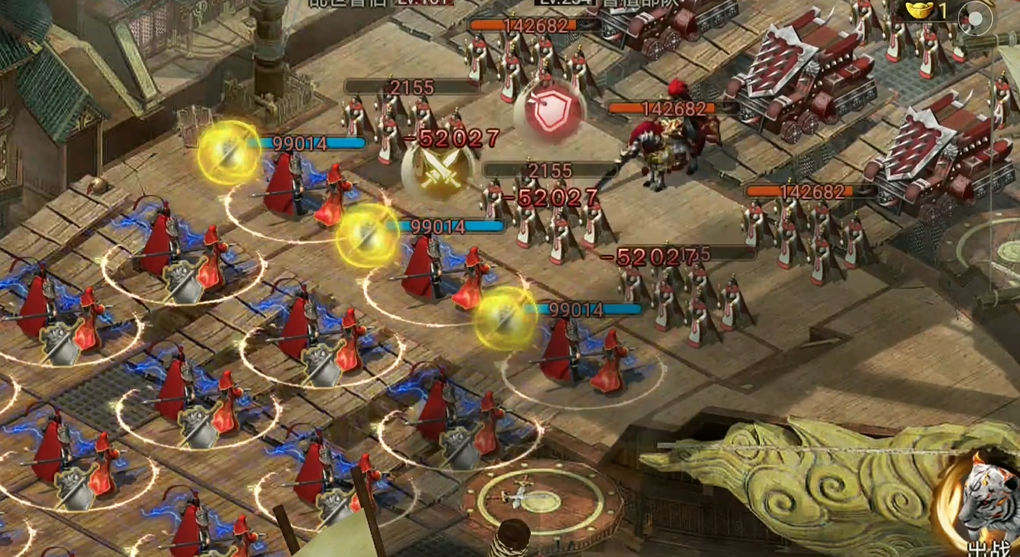Tap the floating circular overlay button
This screenshot has width=1020, height=557.
coord(975,18)
